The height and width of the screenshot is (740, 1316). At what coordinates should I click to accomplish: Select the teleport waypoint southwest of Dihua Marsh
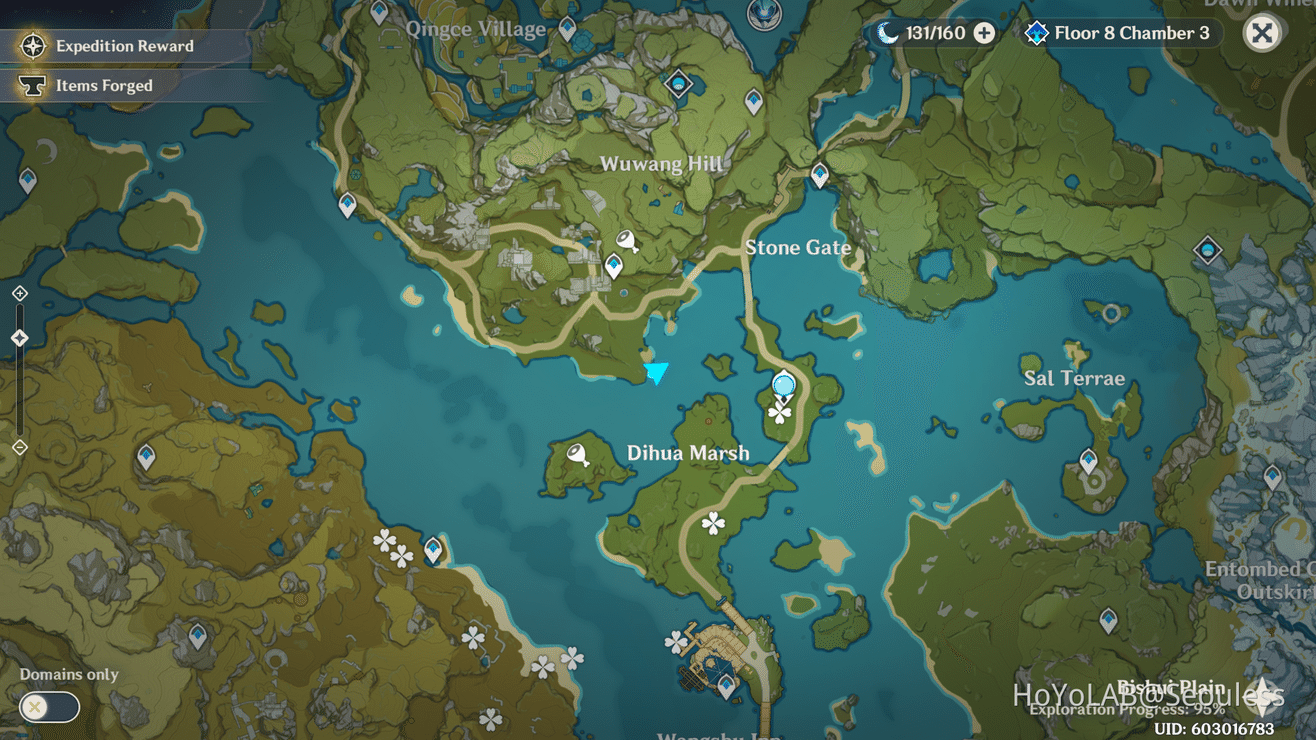coord(435,548)
